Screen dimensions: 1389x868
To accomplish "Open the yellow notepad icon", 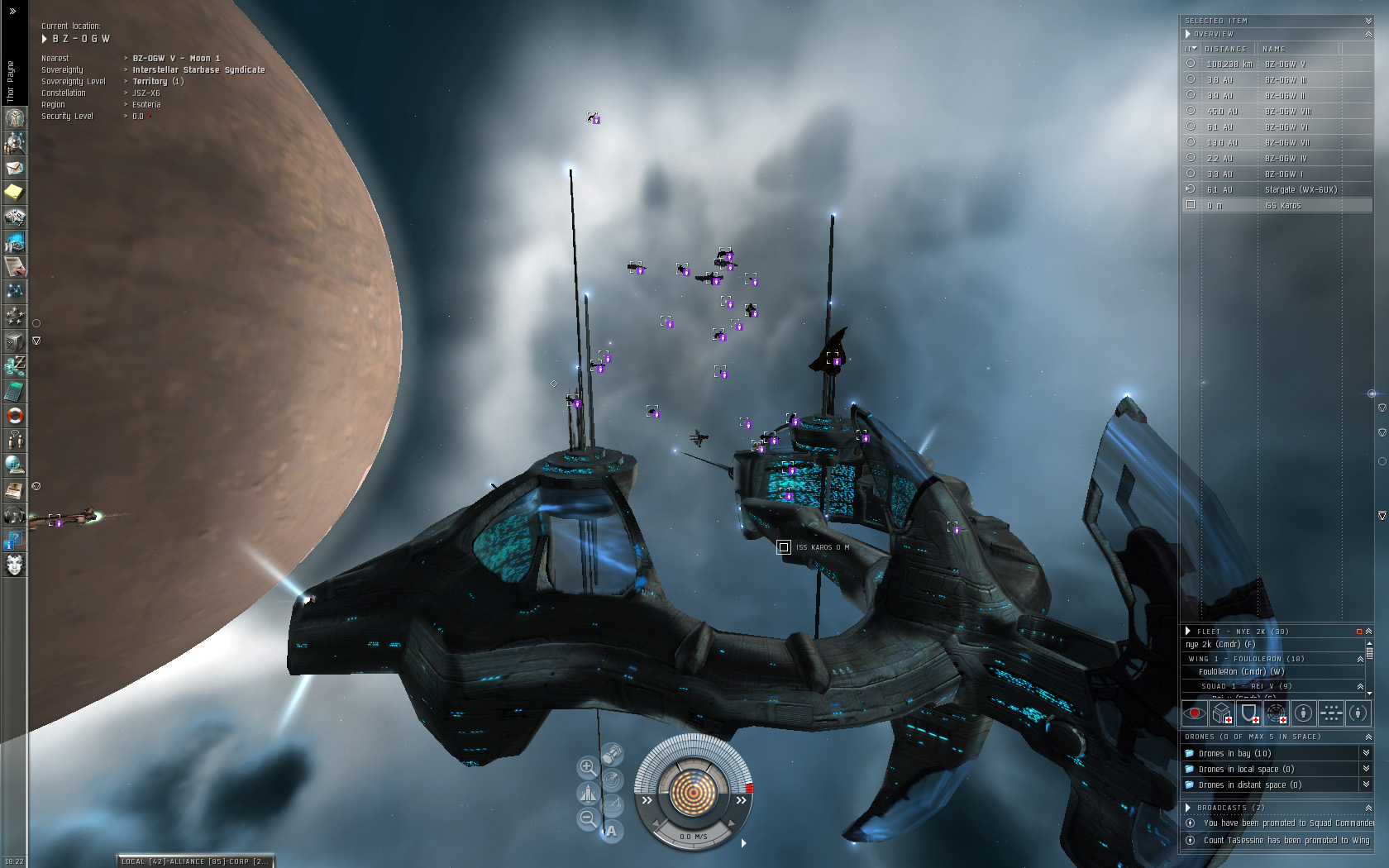I will 15,193.
